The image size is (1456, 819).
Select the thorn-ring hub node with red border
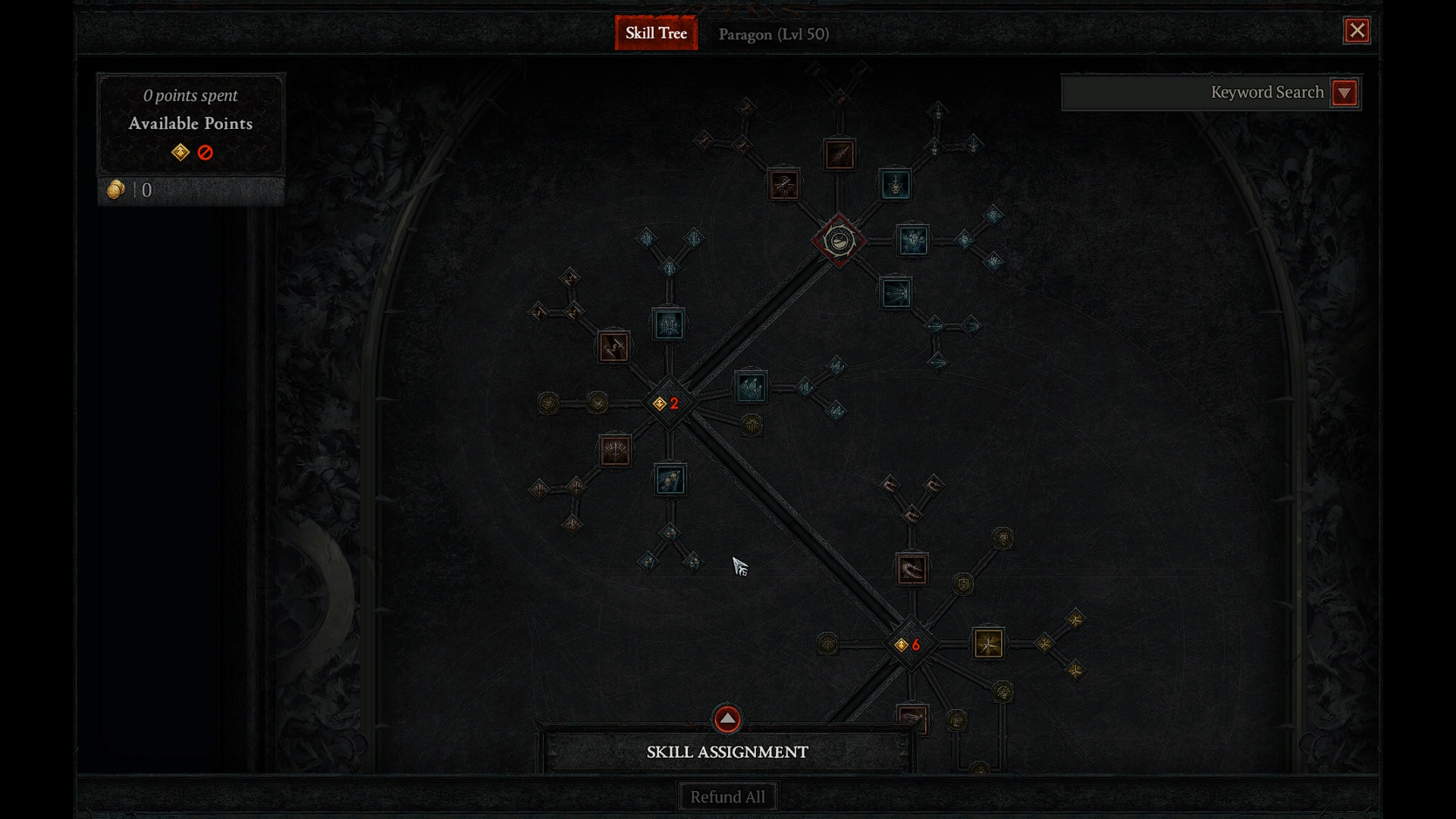click(839, 241)
